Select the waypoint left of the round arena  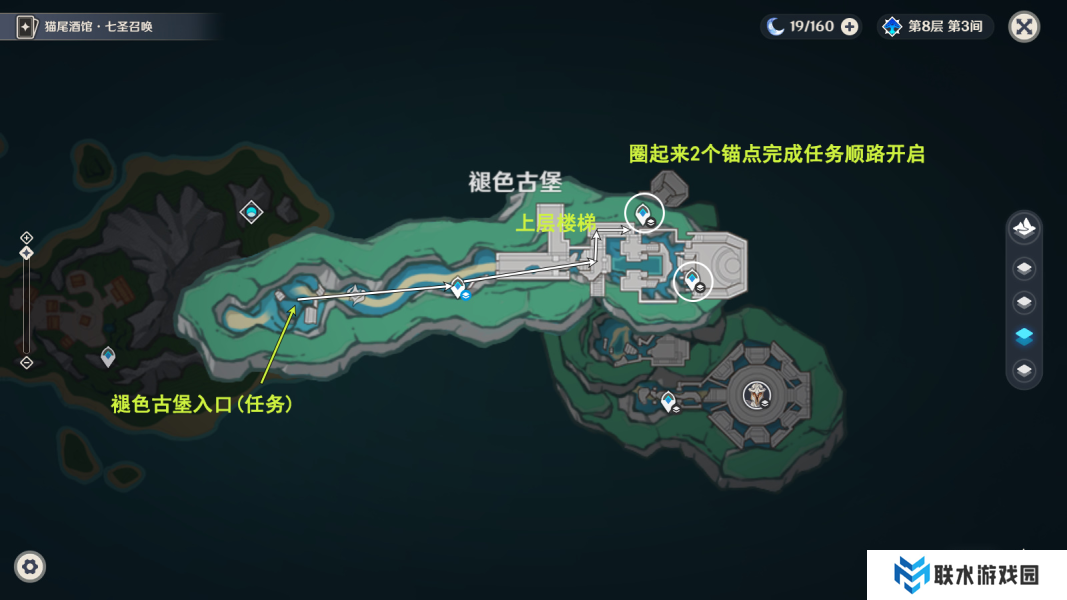tap(668, 400)
